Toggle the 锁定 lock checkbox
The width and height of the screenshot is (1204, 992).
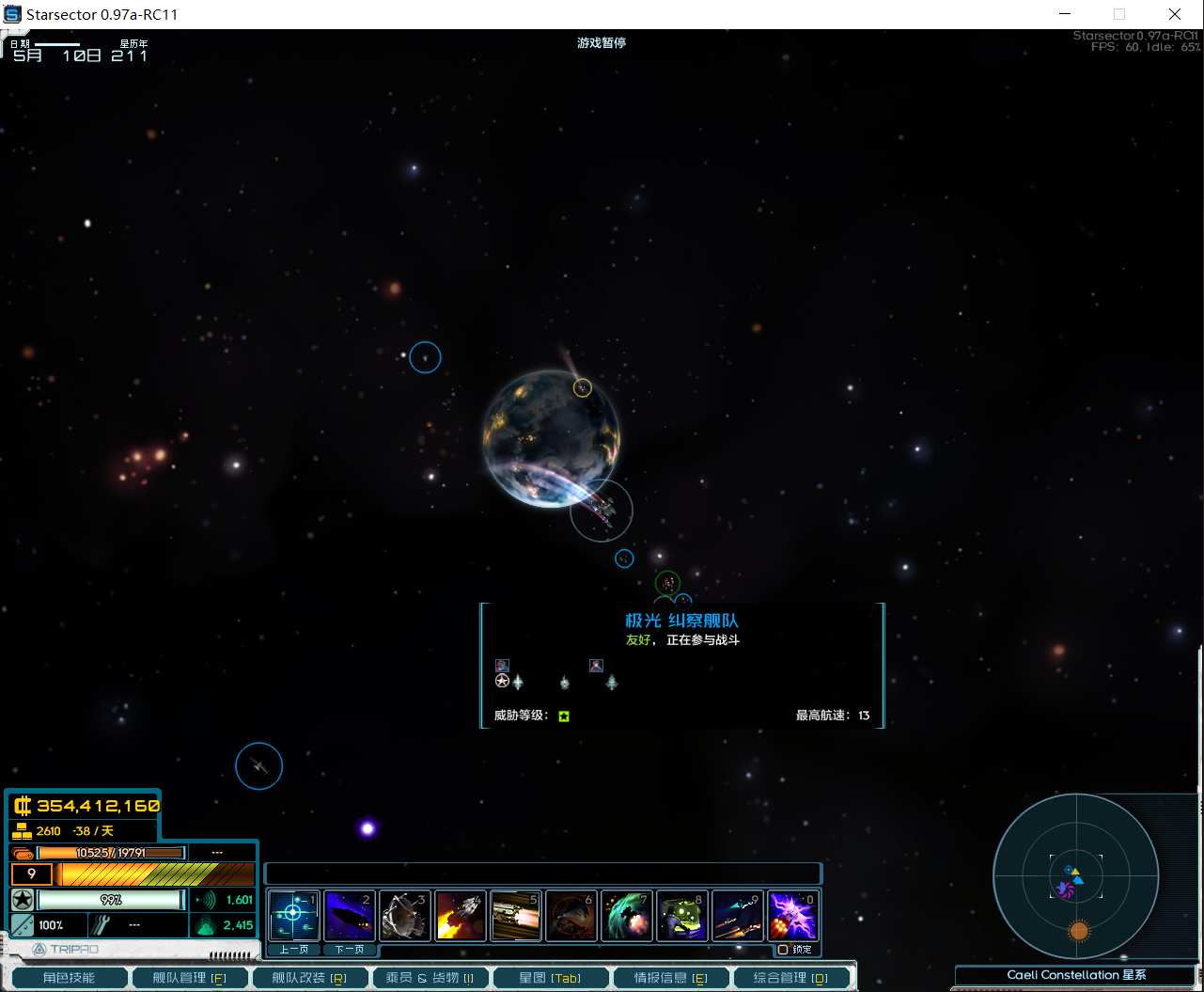point(783,950)
